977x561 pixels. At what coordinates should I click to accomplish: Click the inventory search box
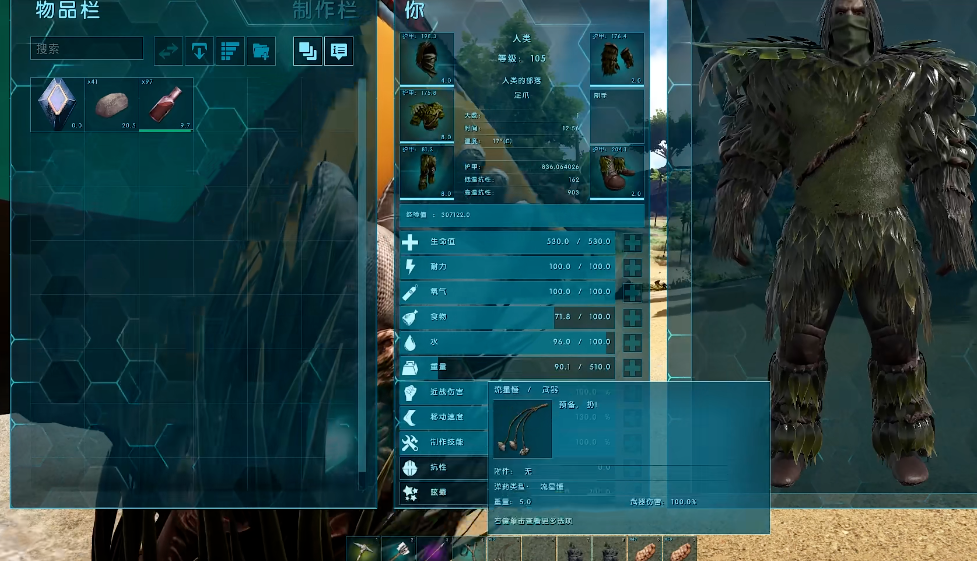click(87, 48)
